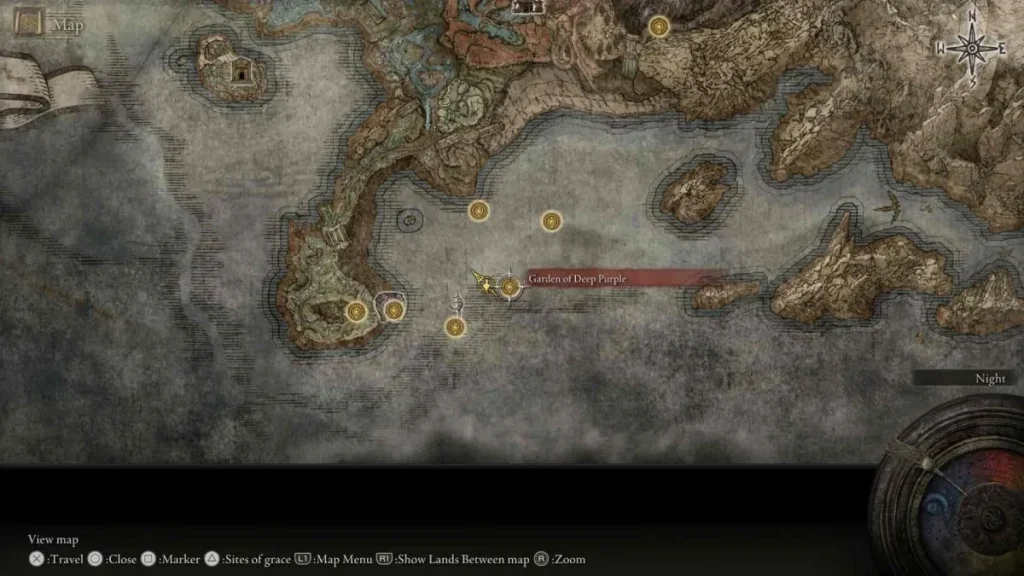Select the grace beneath the hook-shaped marker
1024x576 pixels.
[x=456, y=326]
